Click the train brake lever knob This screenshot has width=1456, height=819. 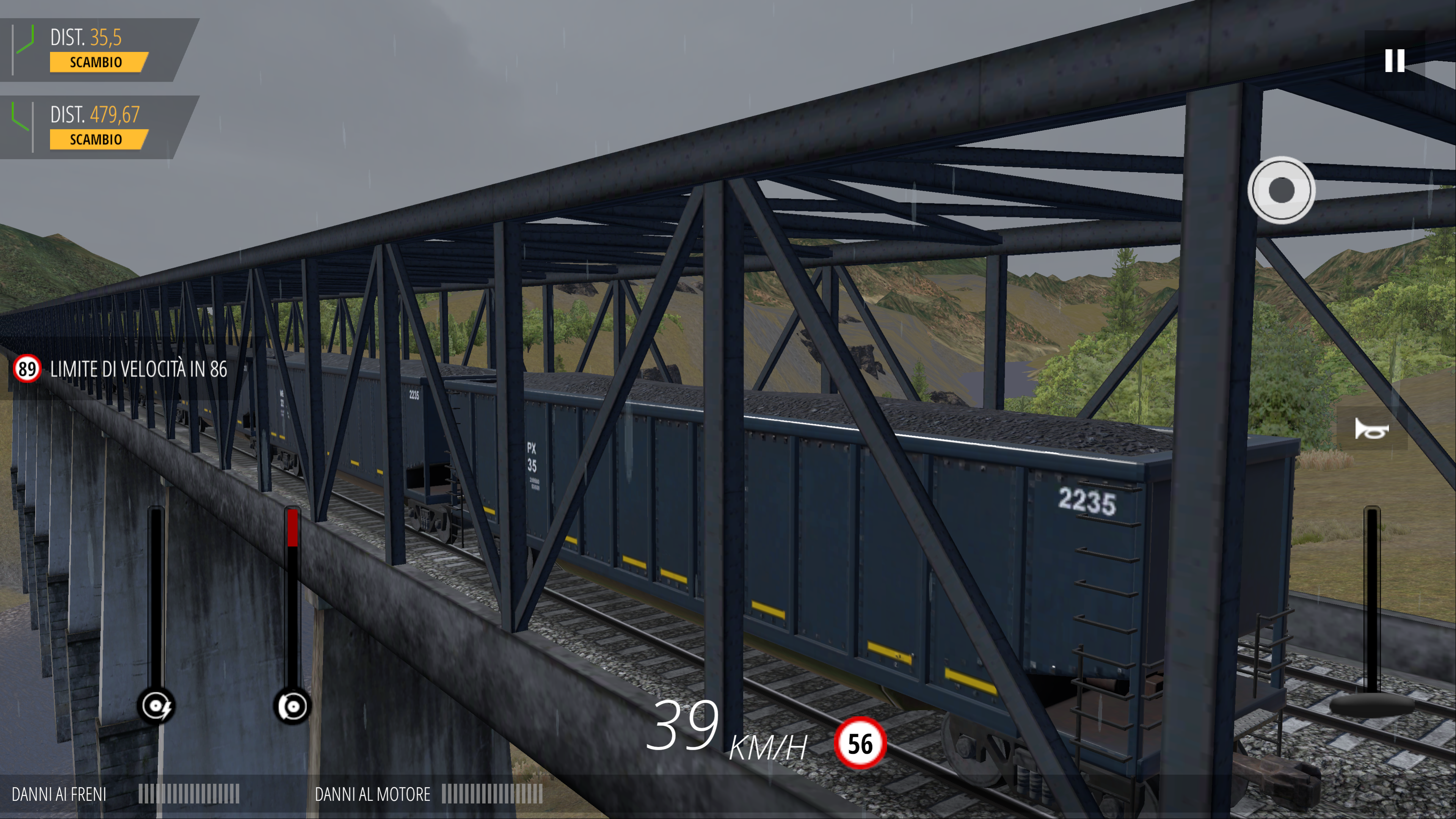click(x=292, y=706)
